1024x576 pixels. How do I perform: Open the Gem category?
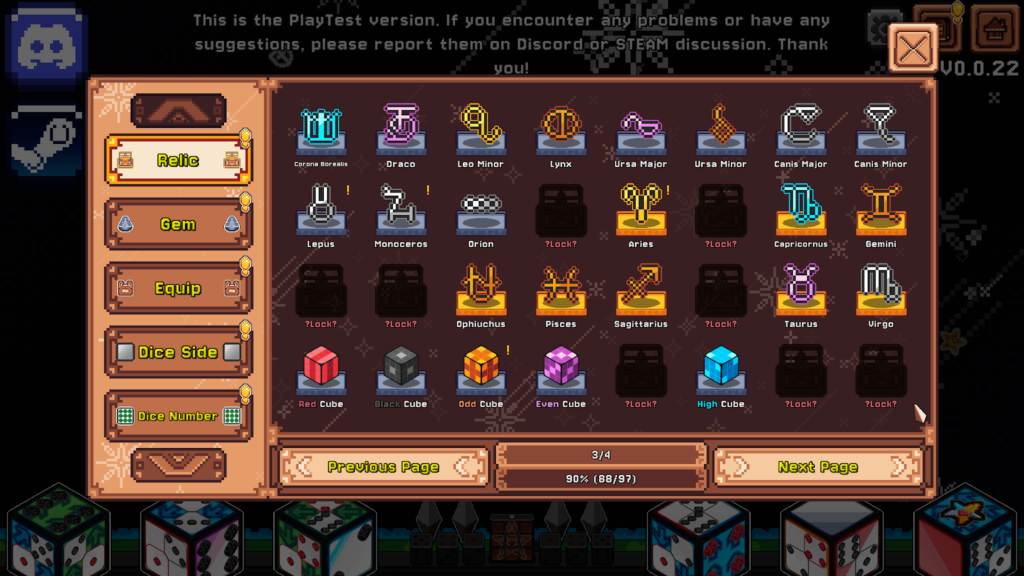point(178,224)
